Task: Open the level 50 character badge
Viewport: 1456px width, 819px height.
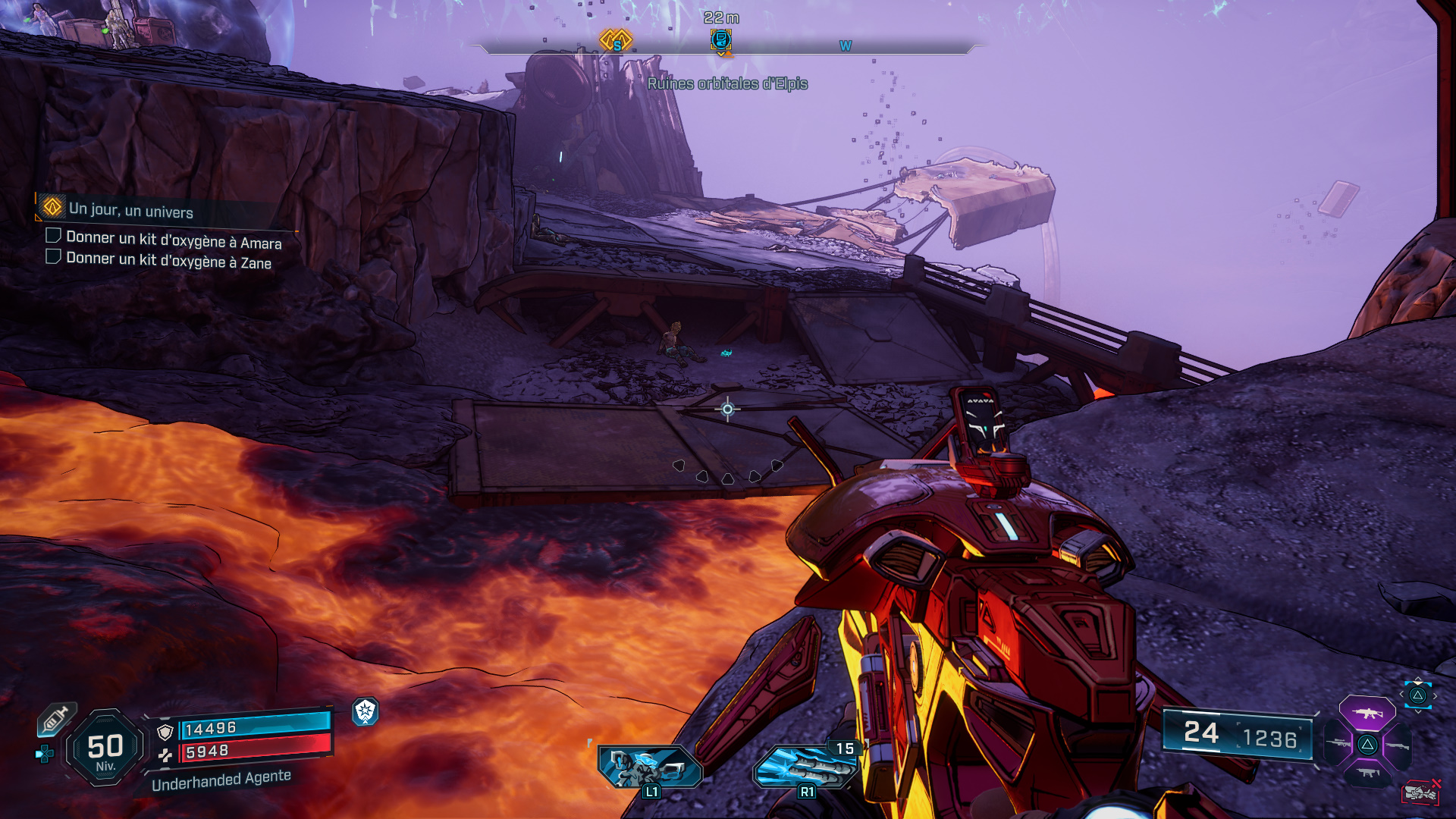Action: pos(105,748)
